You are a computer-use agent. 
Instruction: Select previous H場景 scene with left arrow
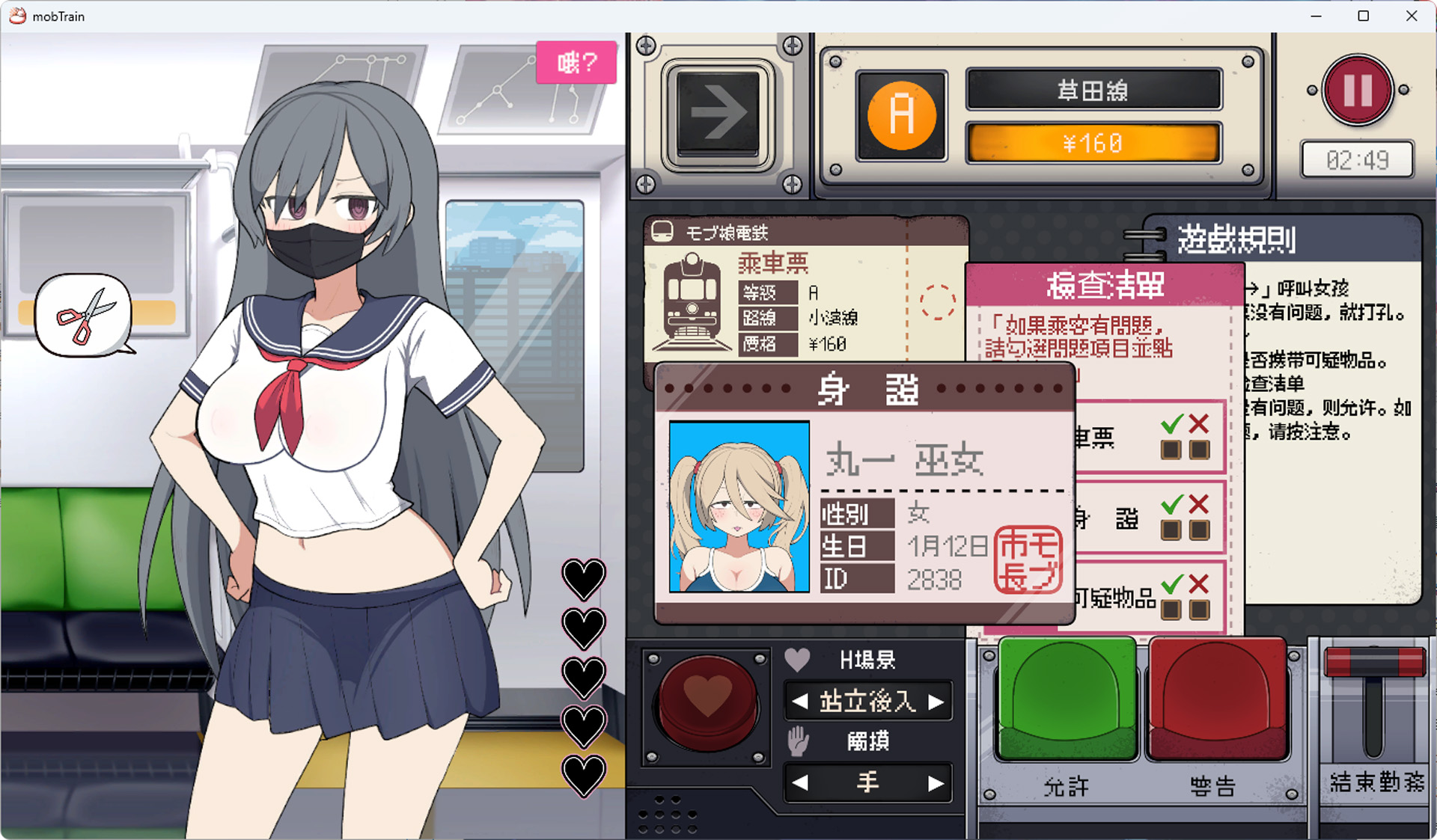point(800,702)
